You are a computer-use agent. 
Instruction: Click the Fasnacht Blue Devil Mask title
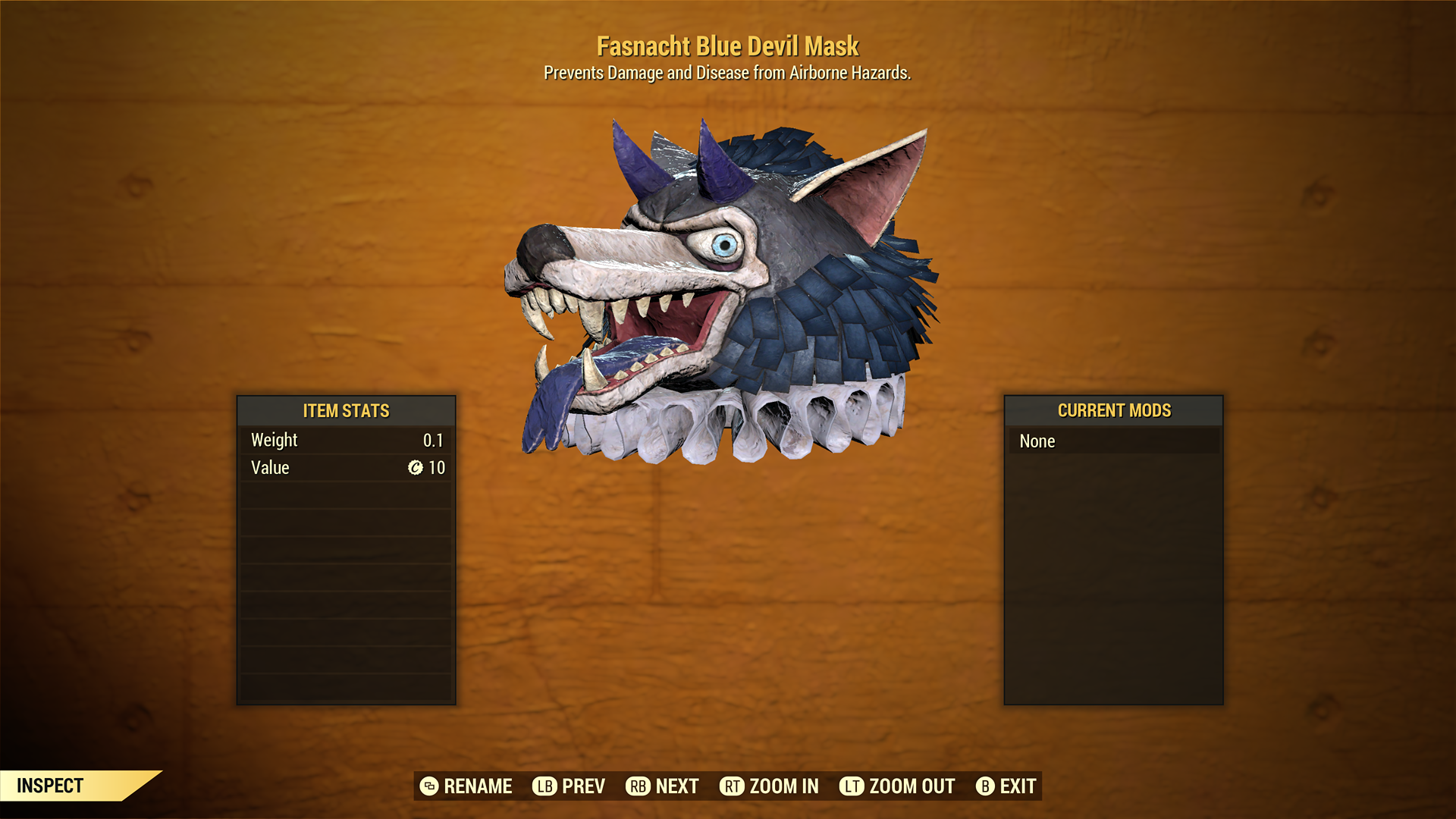(727, 45)
